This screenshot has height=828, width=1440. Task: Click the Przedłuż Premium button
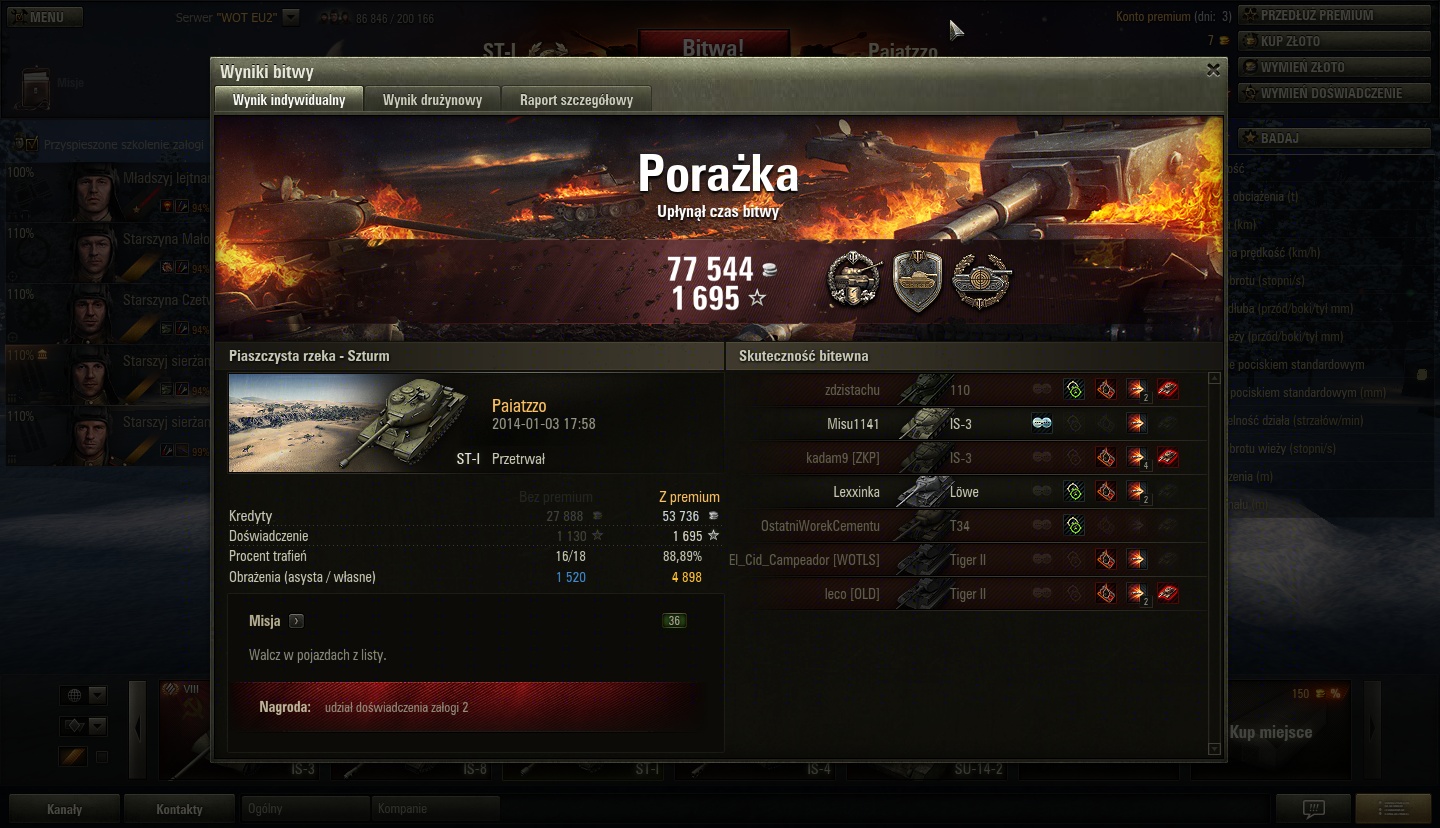[1334, 15]
